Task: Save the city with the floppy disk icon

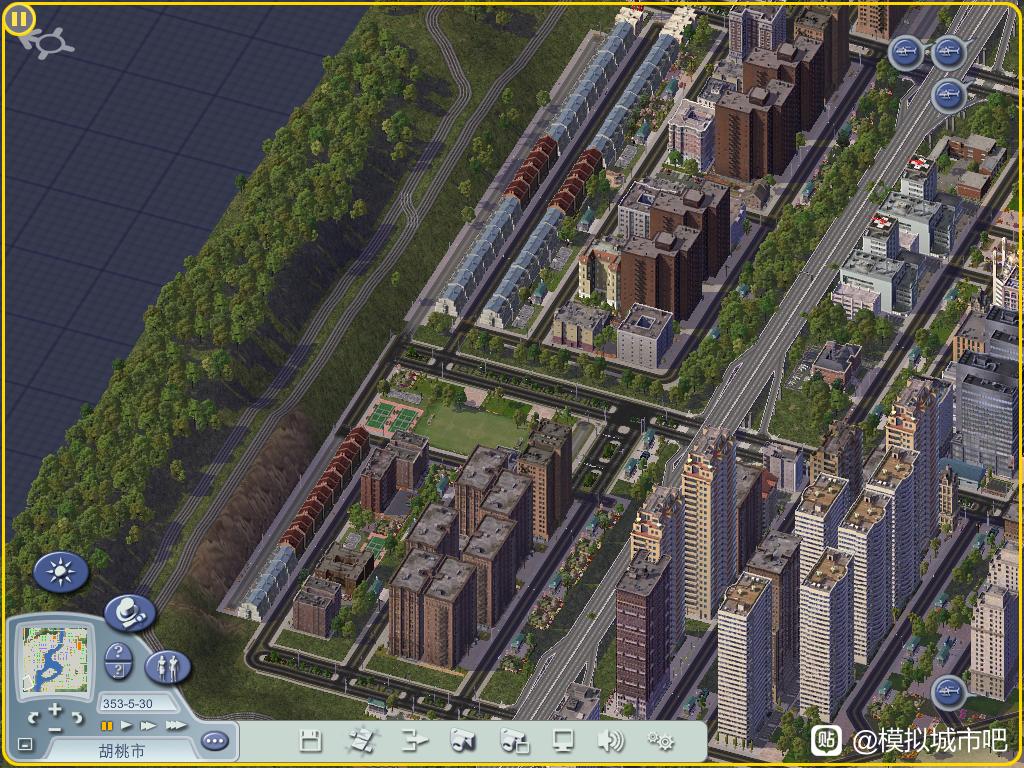Action: (x=311, y=741)
